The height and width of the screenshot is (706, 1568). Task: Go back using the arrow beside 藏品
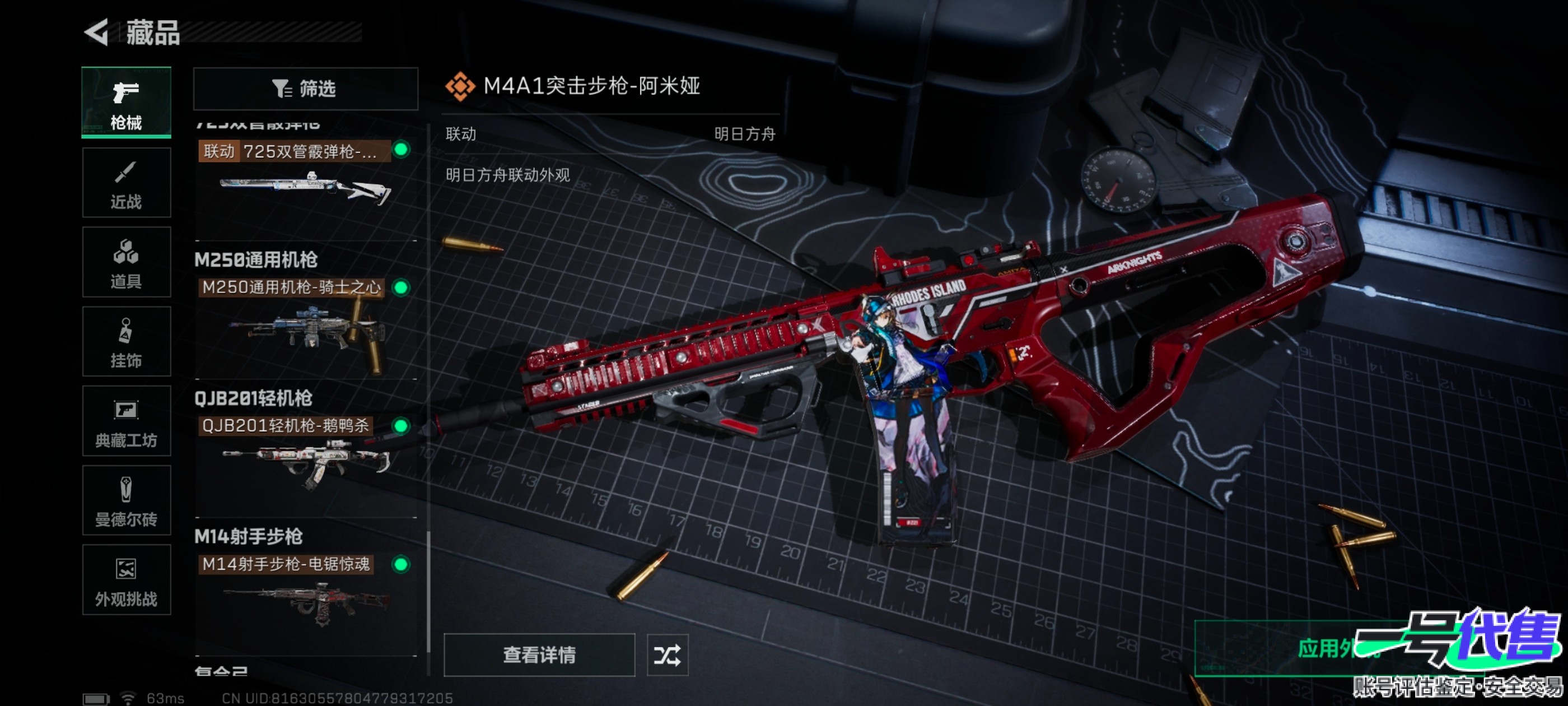click(x=97, y=32)
